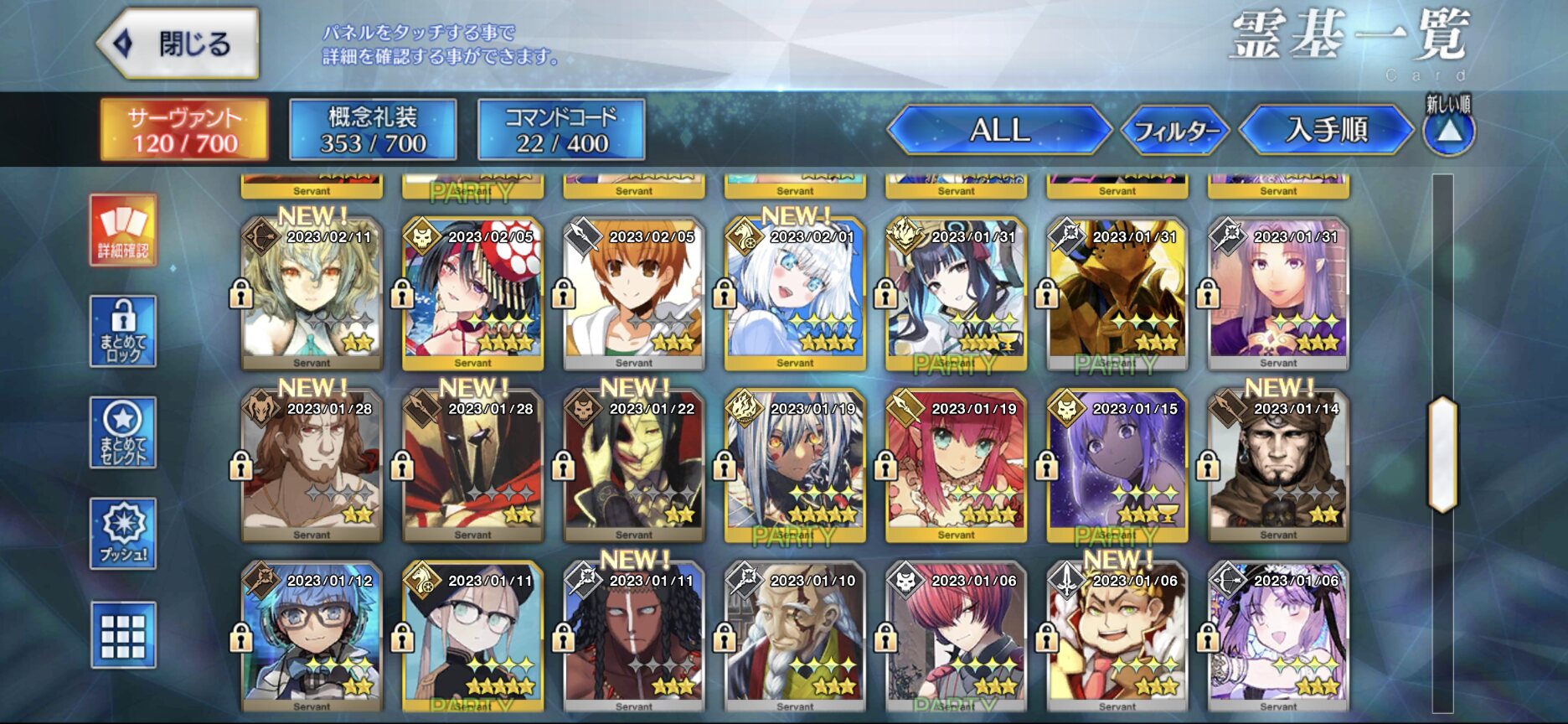Select the glasses-wearing servant dated 2023/01/12
Image resolution: width=1568 pixels, height=724 pixels.
(312, 639)
